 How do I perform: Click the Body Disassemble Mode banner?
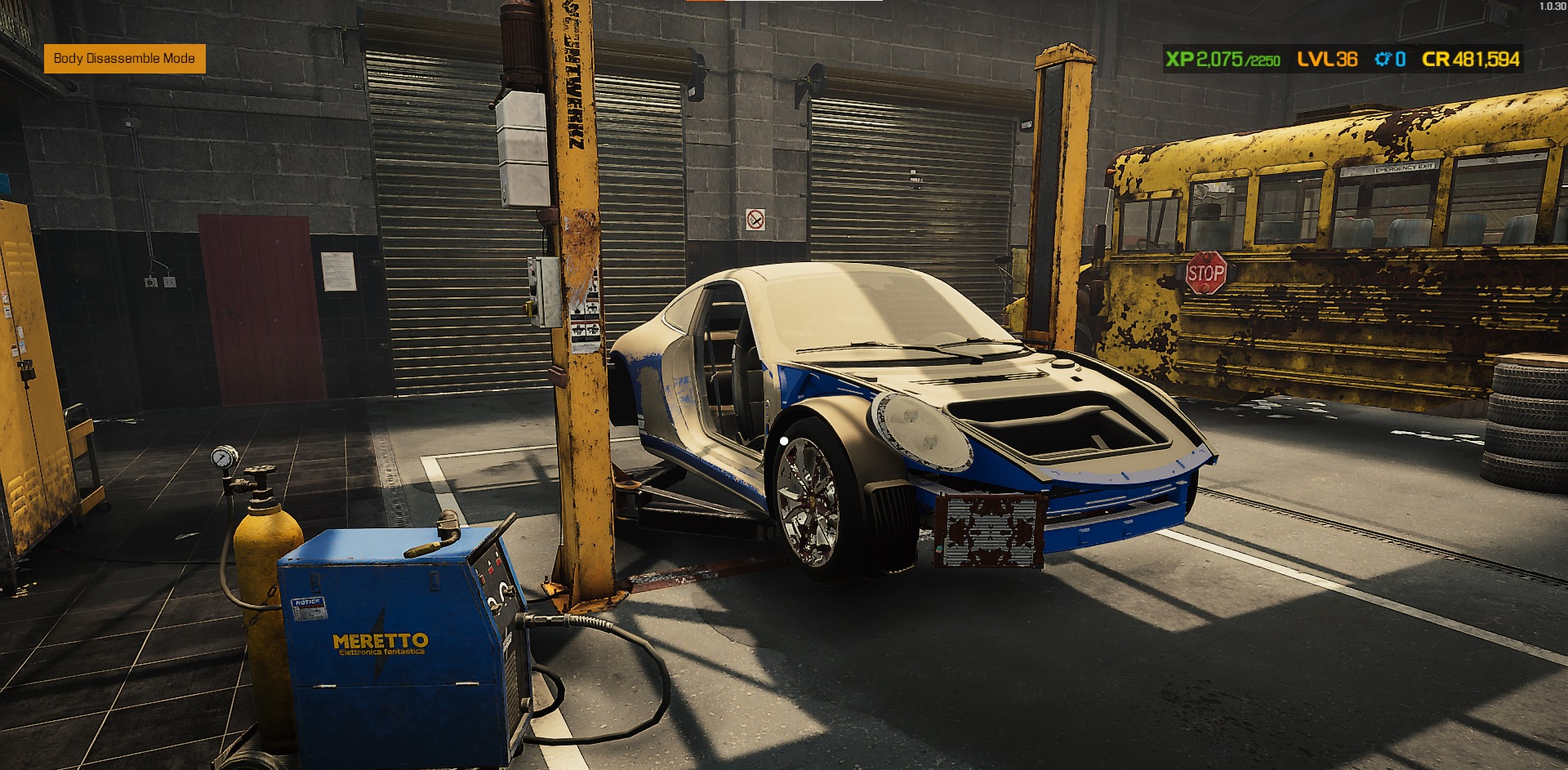(124, 59)
